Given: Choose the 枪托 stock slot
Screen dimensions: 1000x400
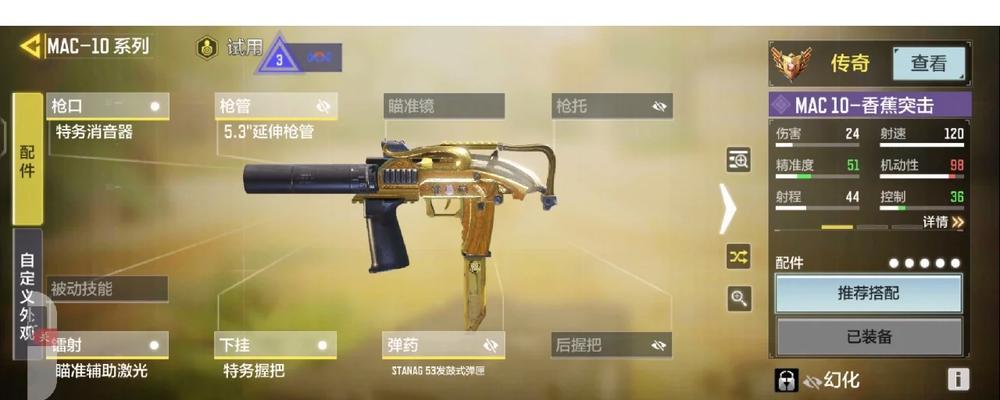Looking at the screenshot, I should point(611,106).
